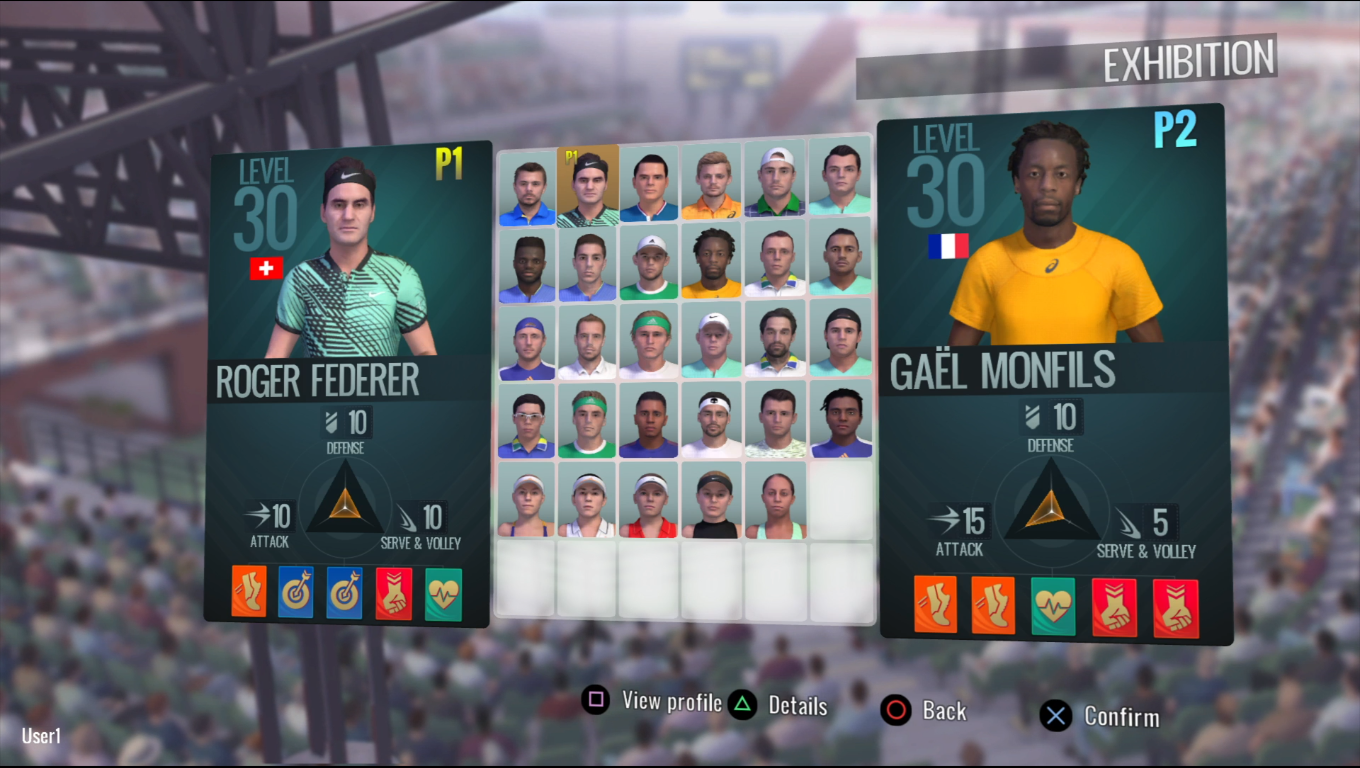This screenshot has height=768, width=1360.
Task: Click Federer's green heart skill card
Action: (x=443, y=594)
